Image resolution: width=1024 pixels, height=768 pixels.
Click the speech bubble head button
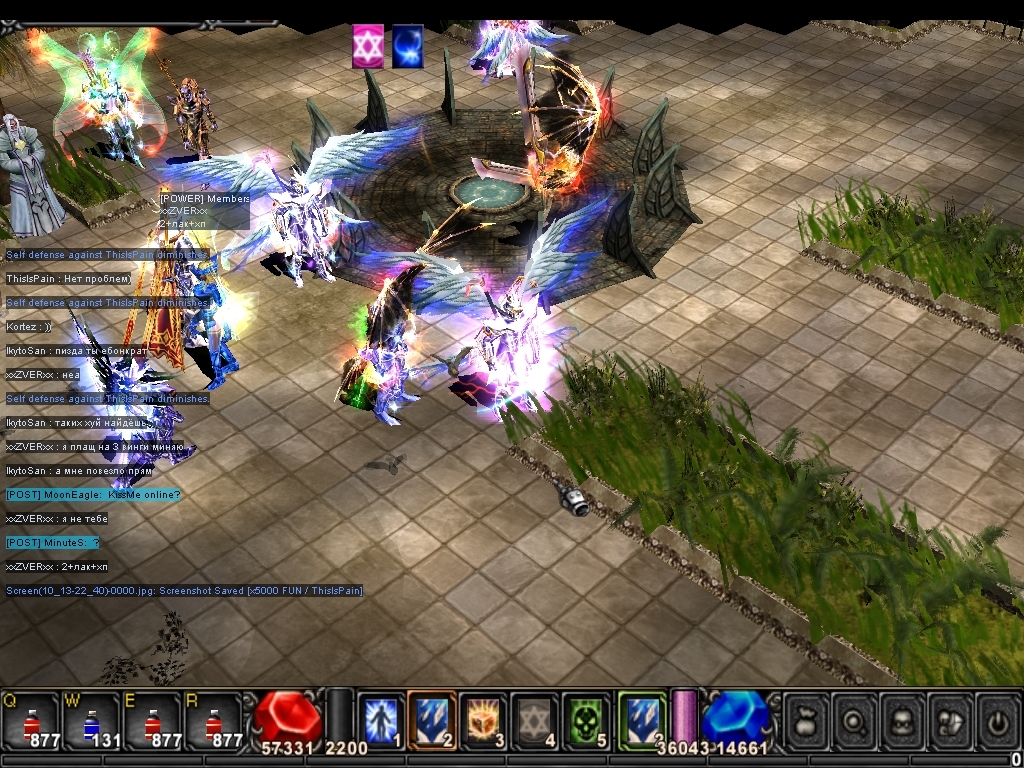pos(950,719)
